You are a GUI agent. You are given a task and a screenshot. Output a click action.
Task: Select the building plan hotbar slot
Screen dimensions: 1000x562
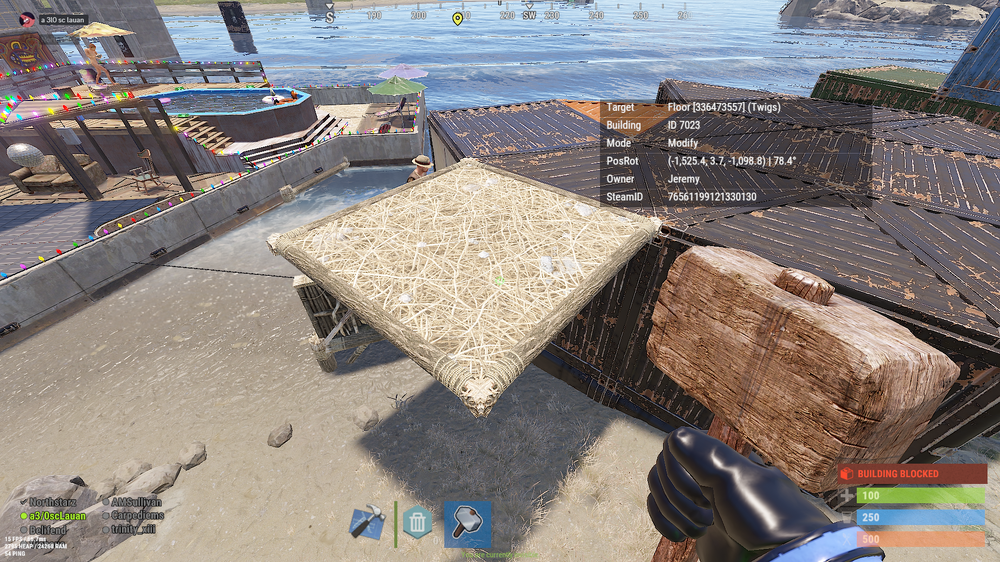coord(367,524)
